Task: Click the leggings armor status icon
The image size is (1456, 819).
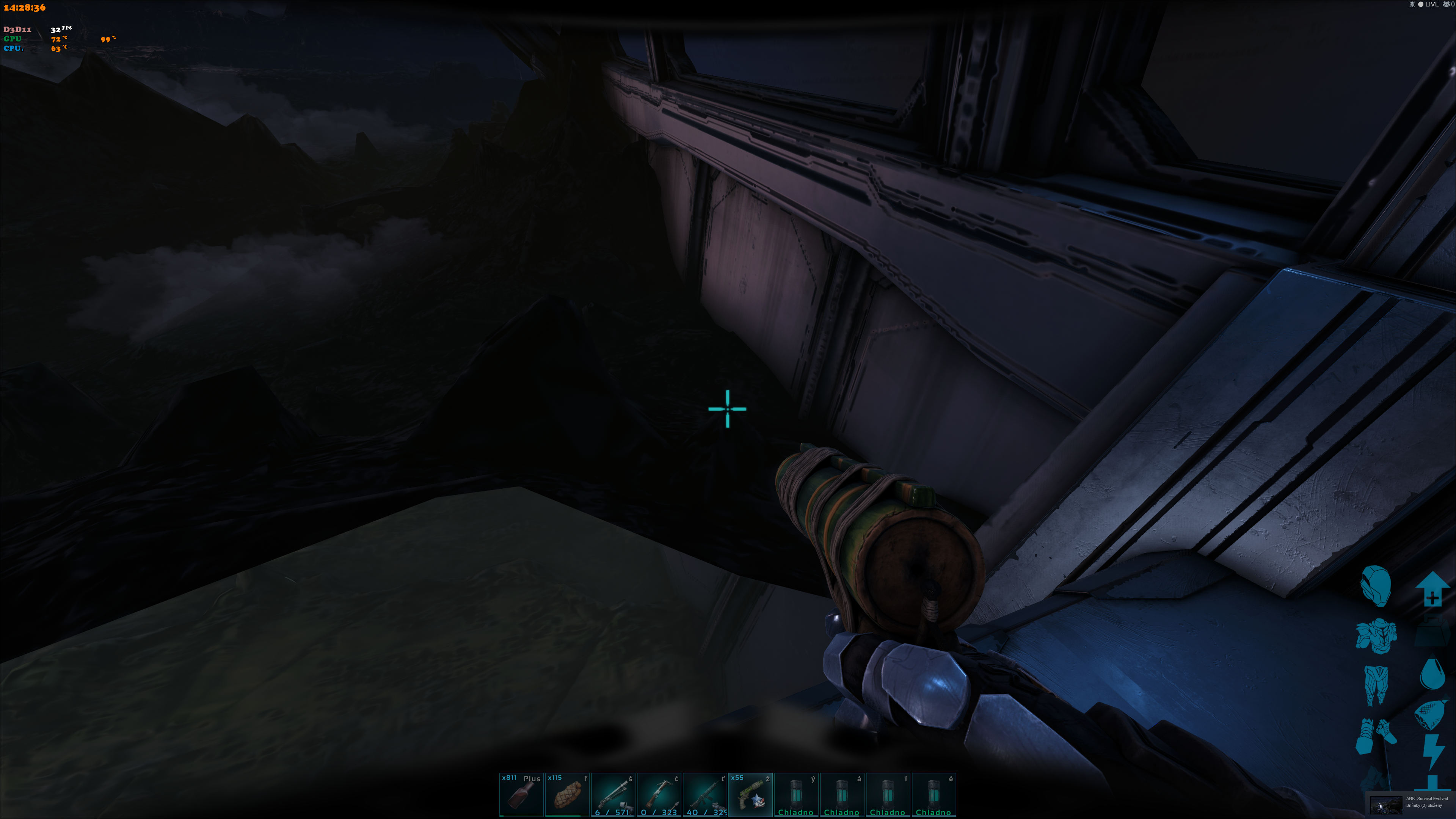Action: [1376, 684]
